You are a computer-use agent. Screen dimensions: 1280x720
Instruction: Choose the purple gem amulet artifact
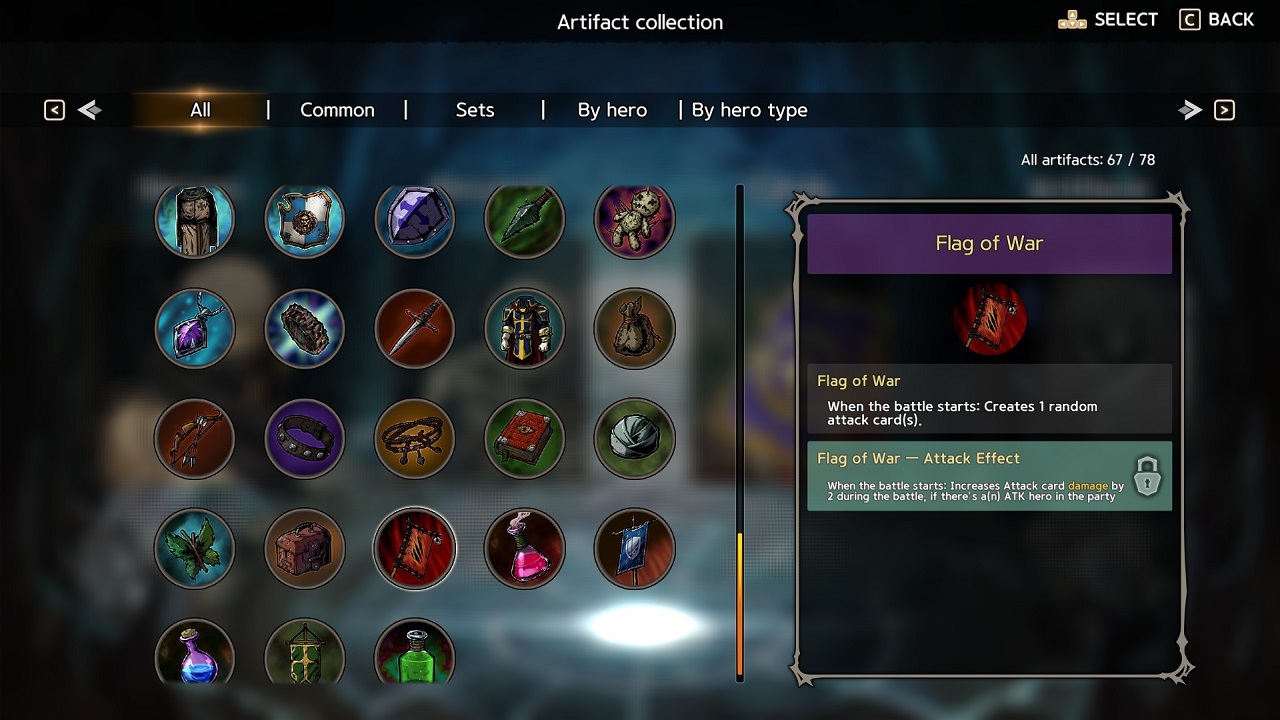click(x=195, y=329)
